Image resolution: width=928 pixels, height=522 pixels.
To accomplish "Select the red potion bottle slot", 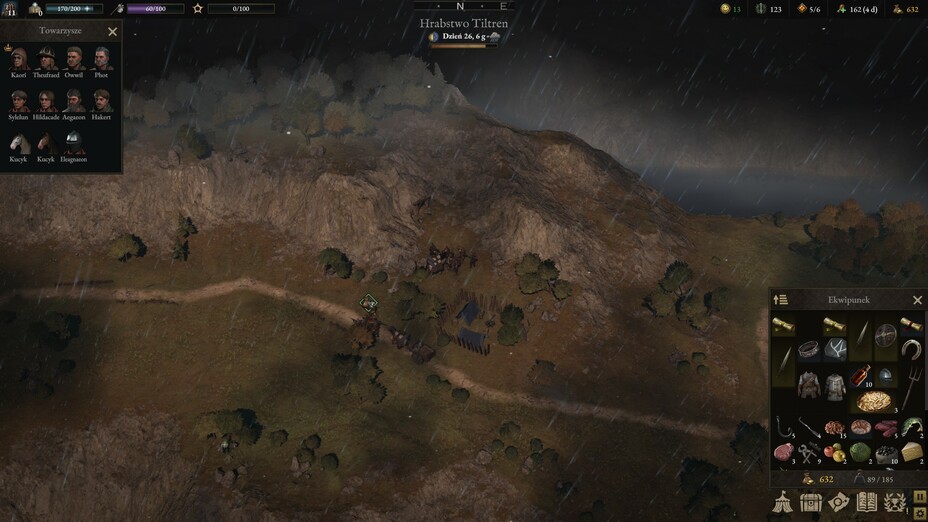I will [860, 378].
